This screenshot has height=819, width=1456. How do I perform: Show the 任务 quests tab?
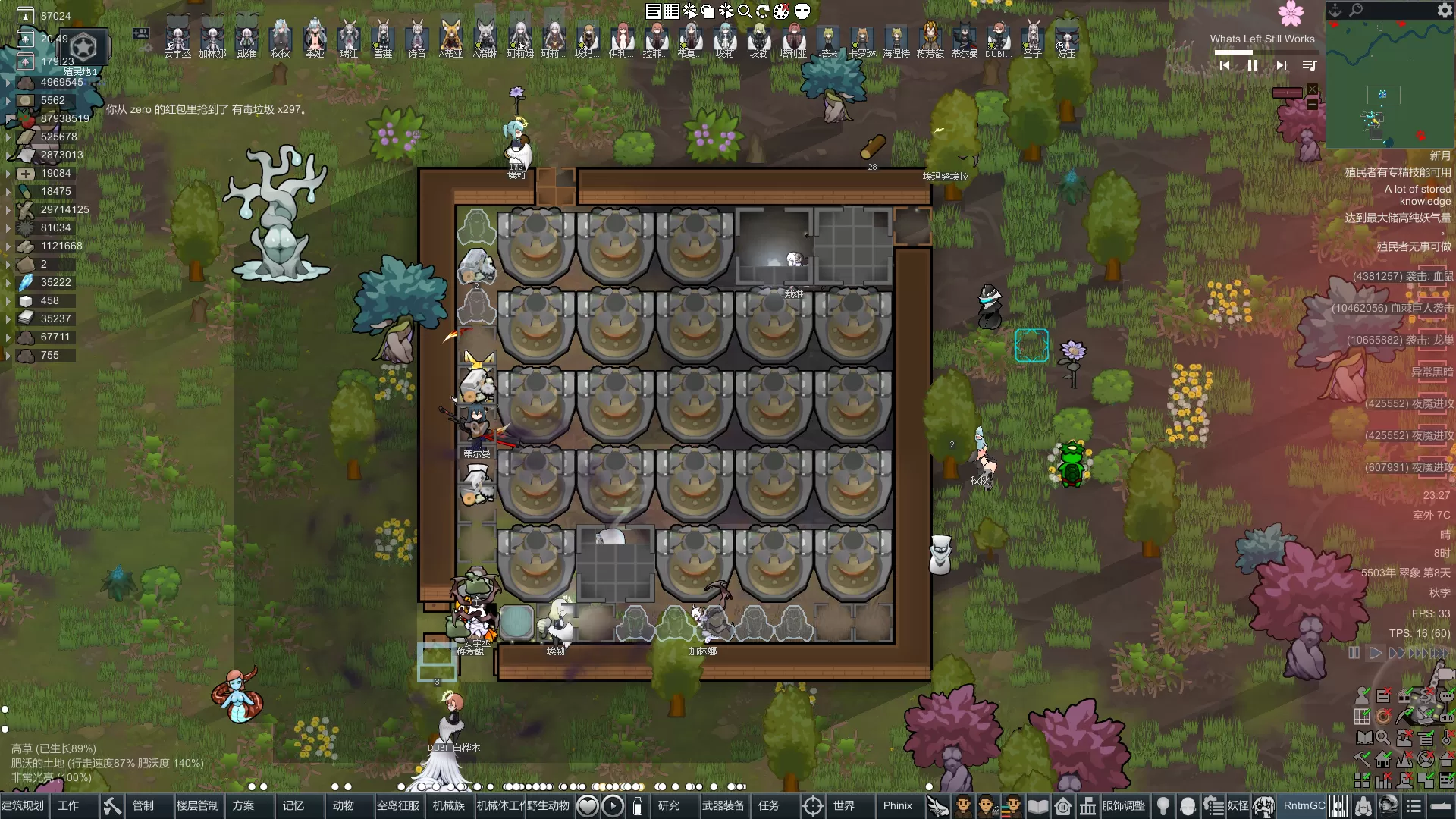[x=769, y=805]
